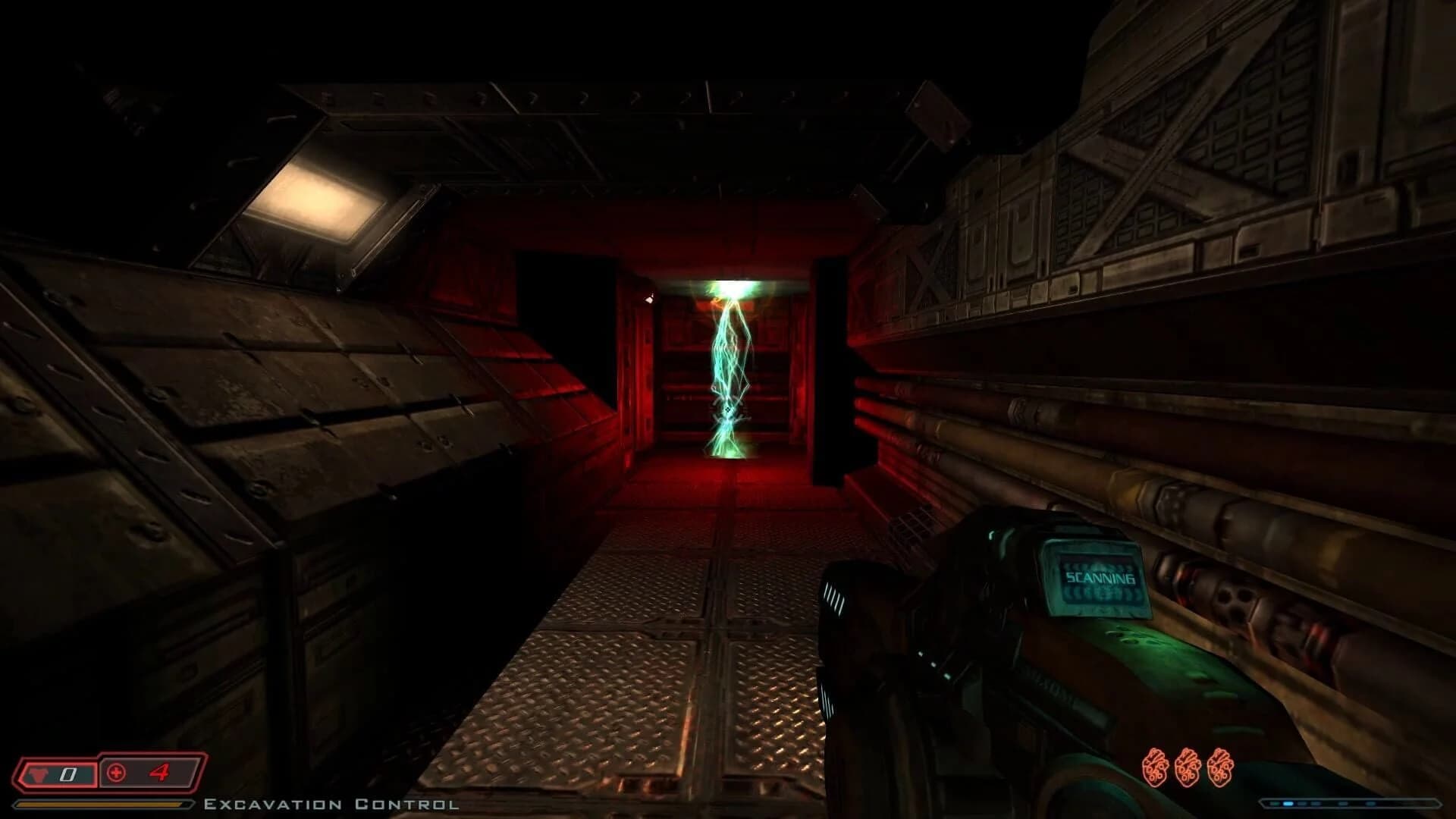Select the health cross icon
1456x819 pixels.
click(115, 774)
